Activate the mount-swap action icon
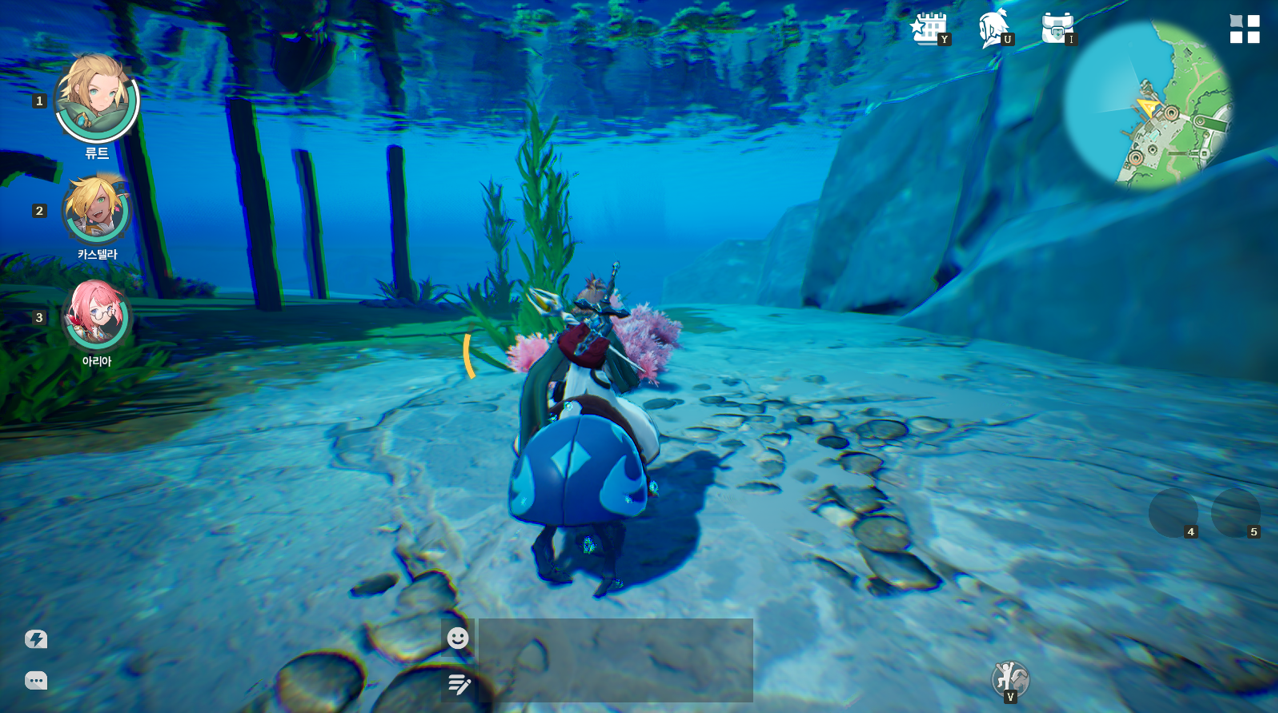This screenshot has width=1278, height=713. pyautogui.click(x=1010, y=679)
